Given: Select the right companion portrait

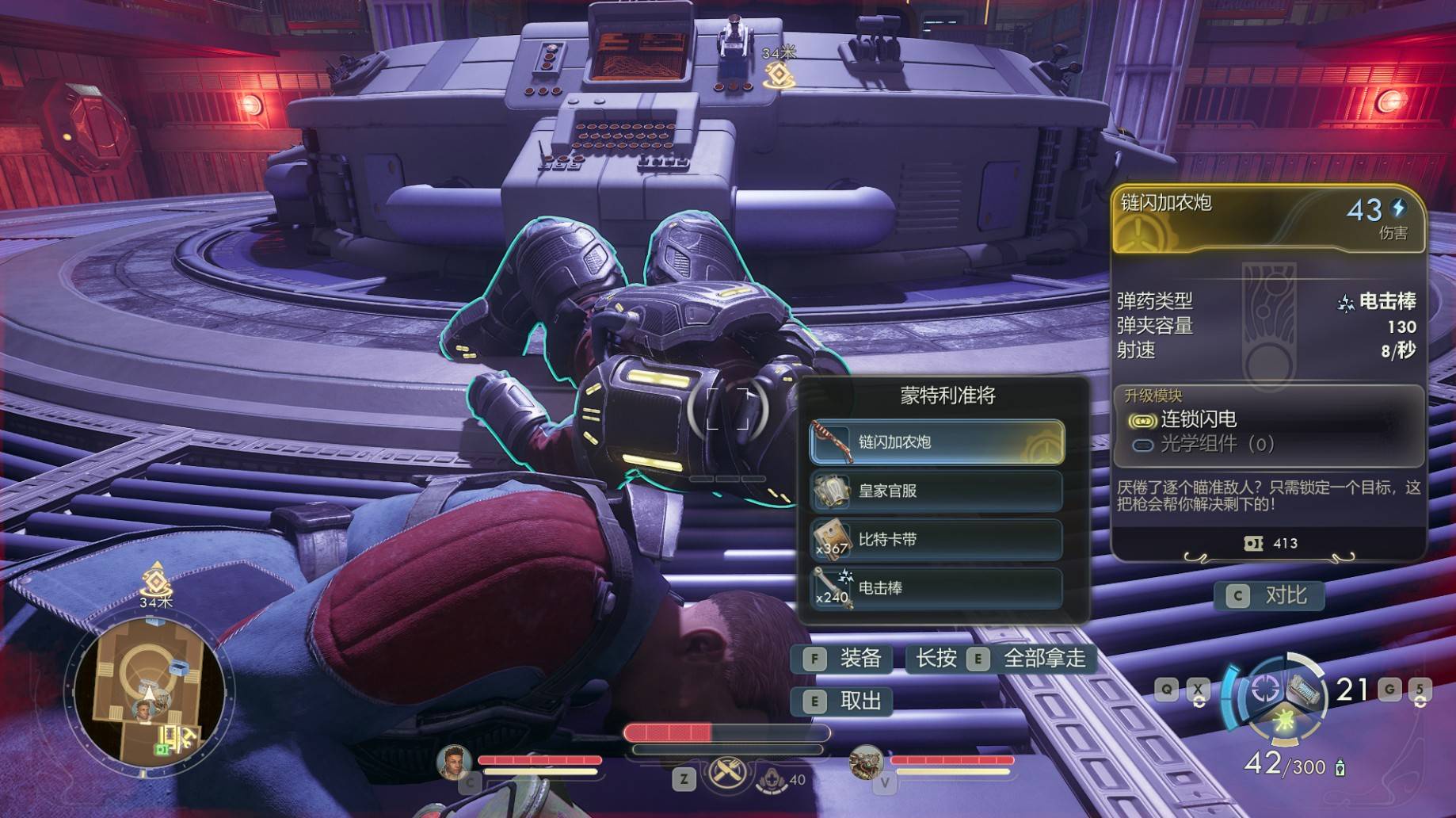Looking at the screenshot, I should pos(866,762).
